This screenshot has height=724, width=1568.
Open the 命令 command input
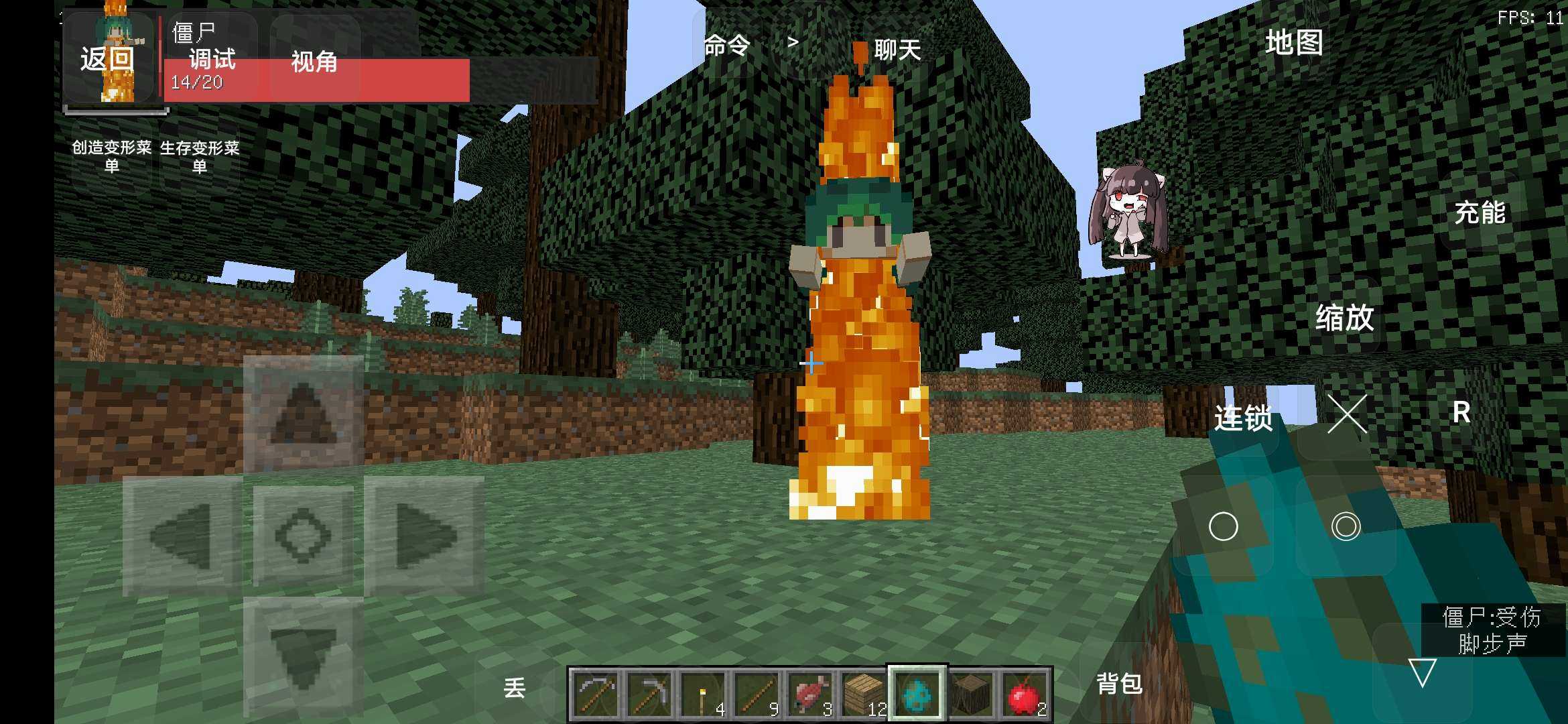[x=727, y=46]
